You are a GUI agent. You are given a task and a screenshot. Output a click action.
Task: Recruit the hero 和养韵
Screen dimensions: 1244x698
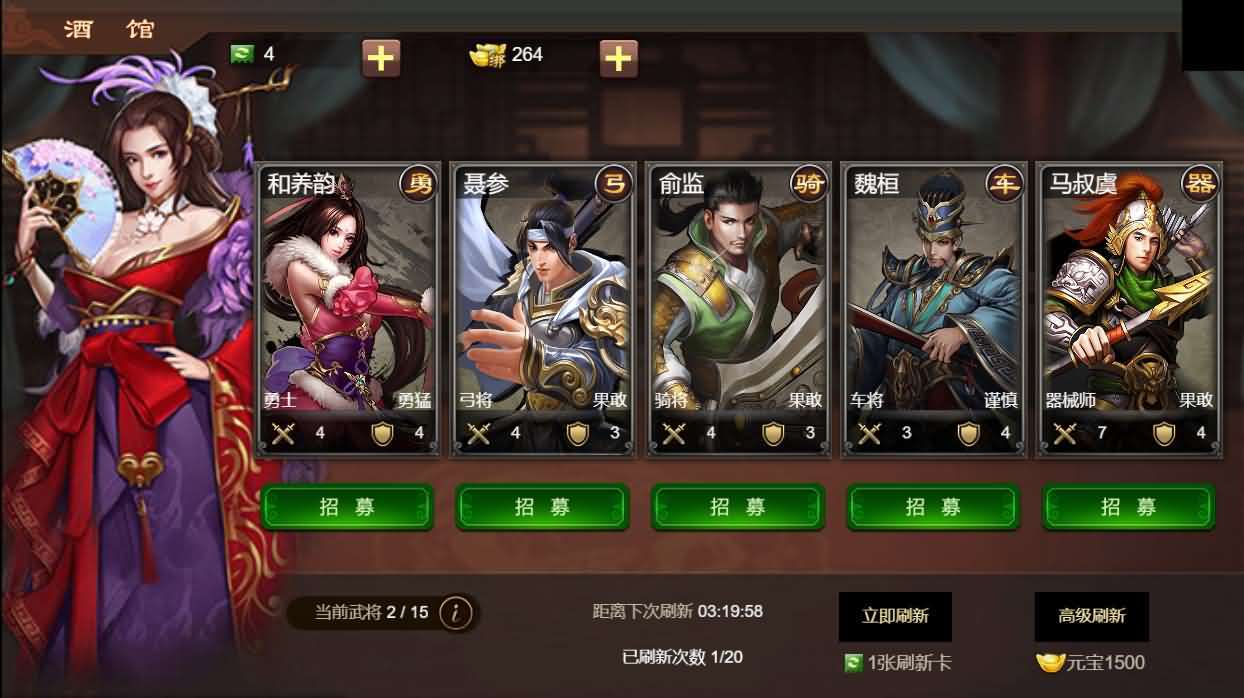347,507
